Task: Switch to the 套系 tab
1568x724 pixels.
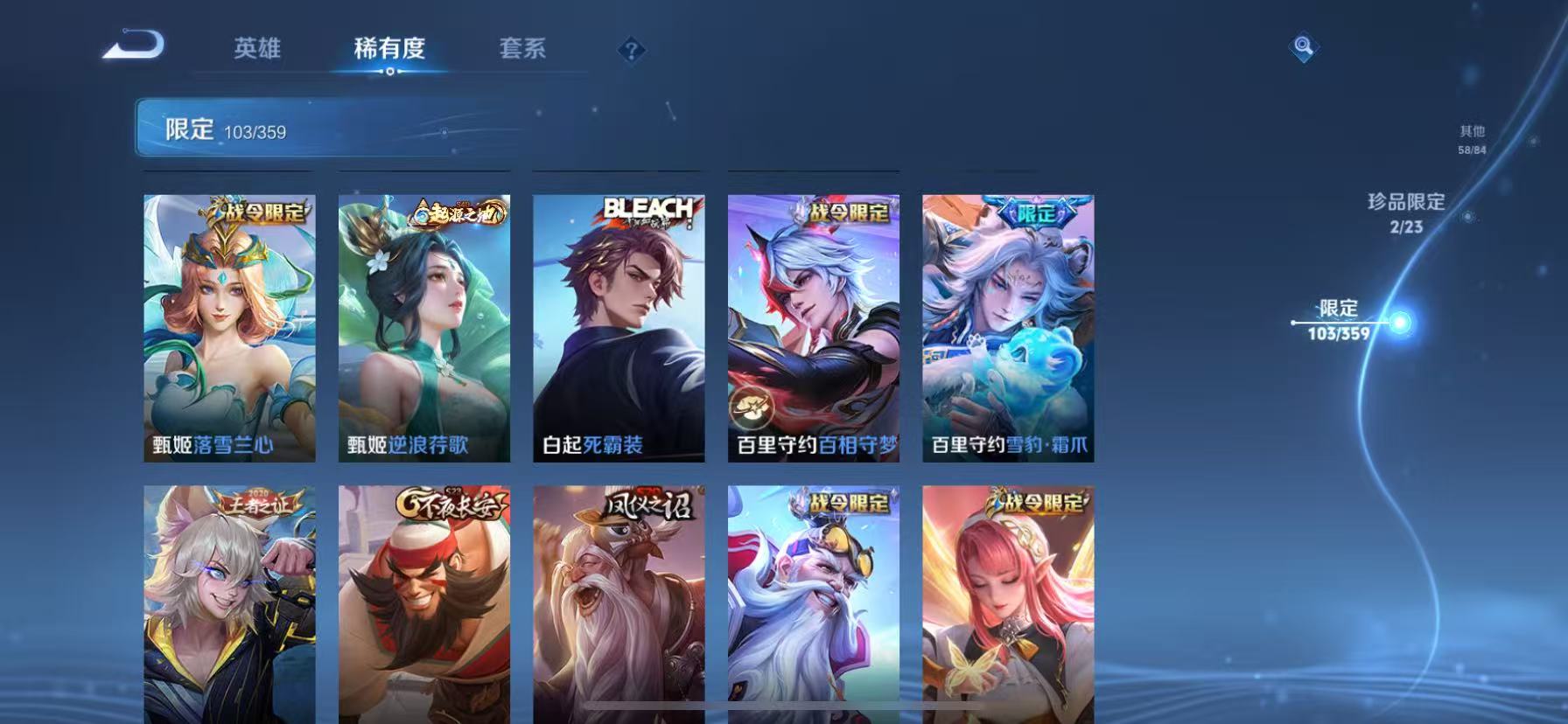Action: click(524, 50)
